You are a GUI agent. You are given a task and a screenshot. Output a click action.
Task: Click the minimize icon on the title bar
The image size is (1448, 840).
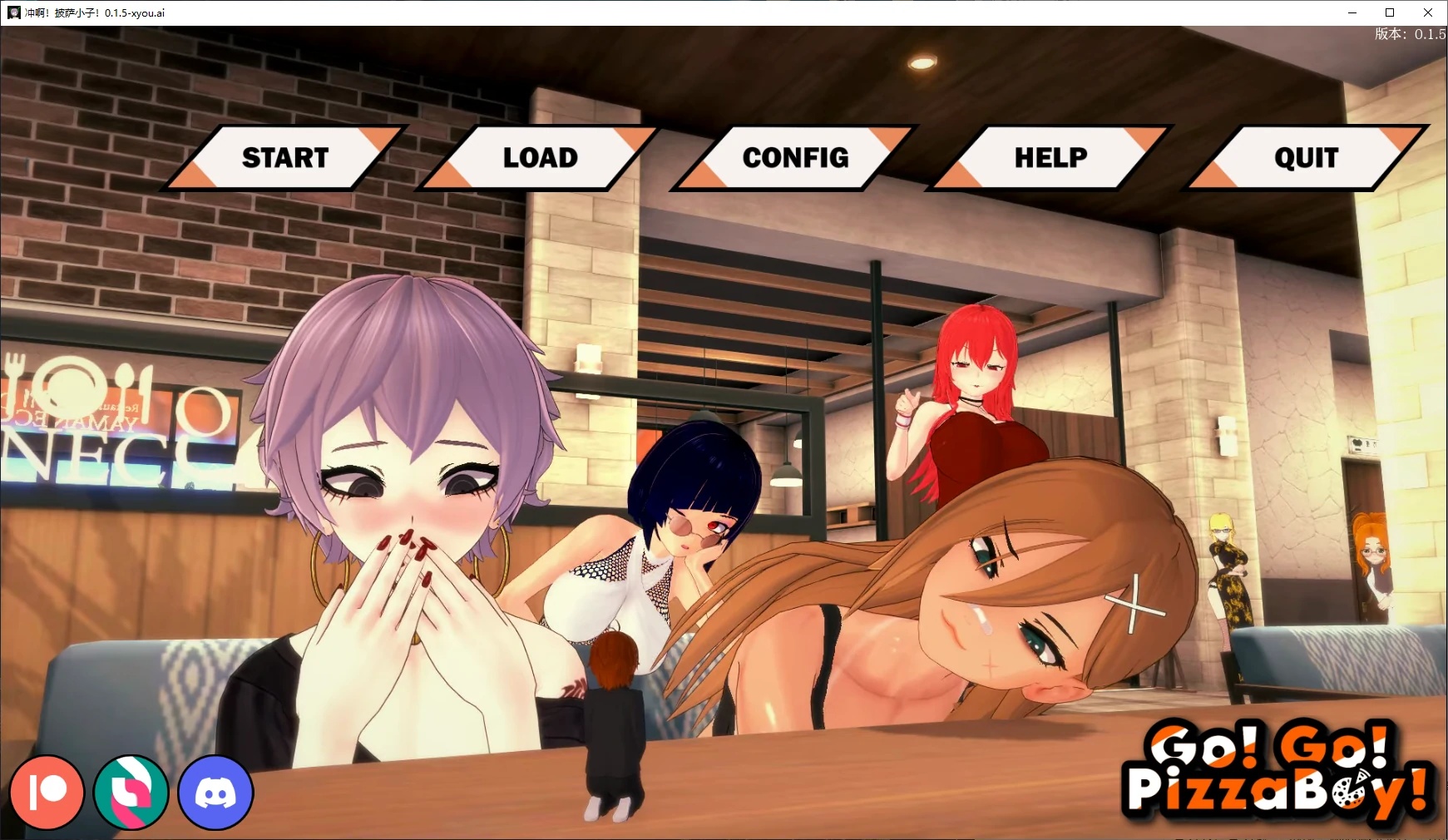click(1351, 12)
